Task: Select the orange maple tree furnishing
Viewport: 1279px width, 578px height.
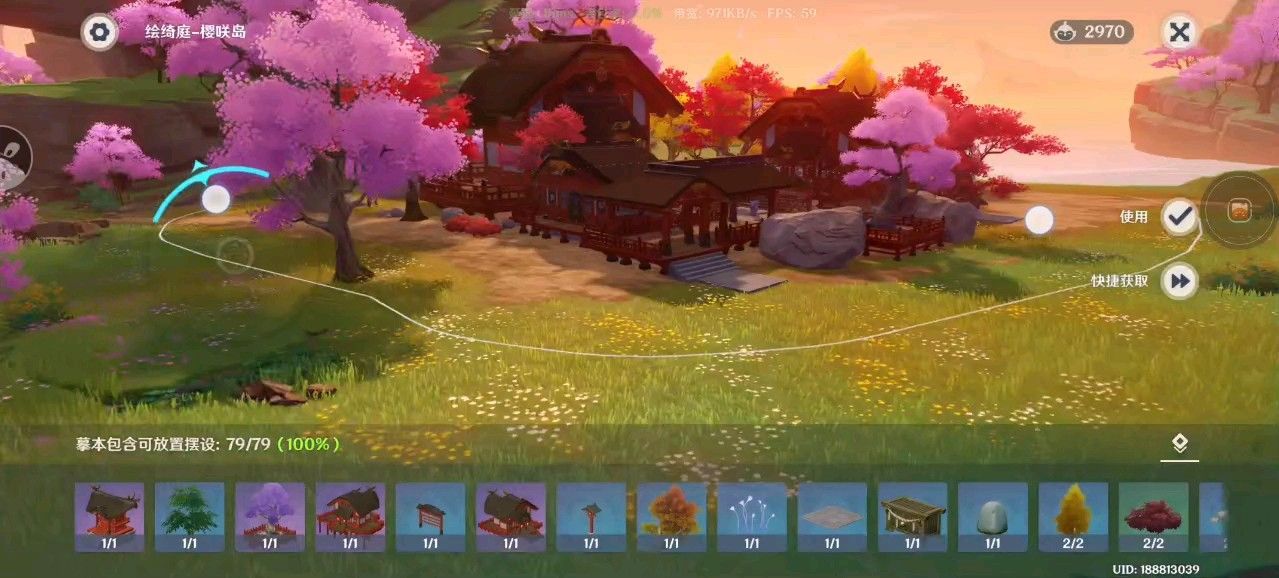Action: (671, 516)
